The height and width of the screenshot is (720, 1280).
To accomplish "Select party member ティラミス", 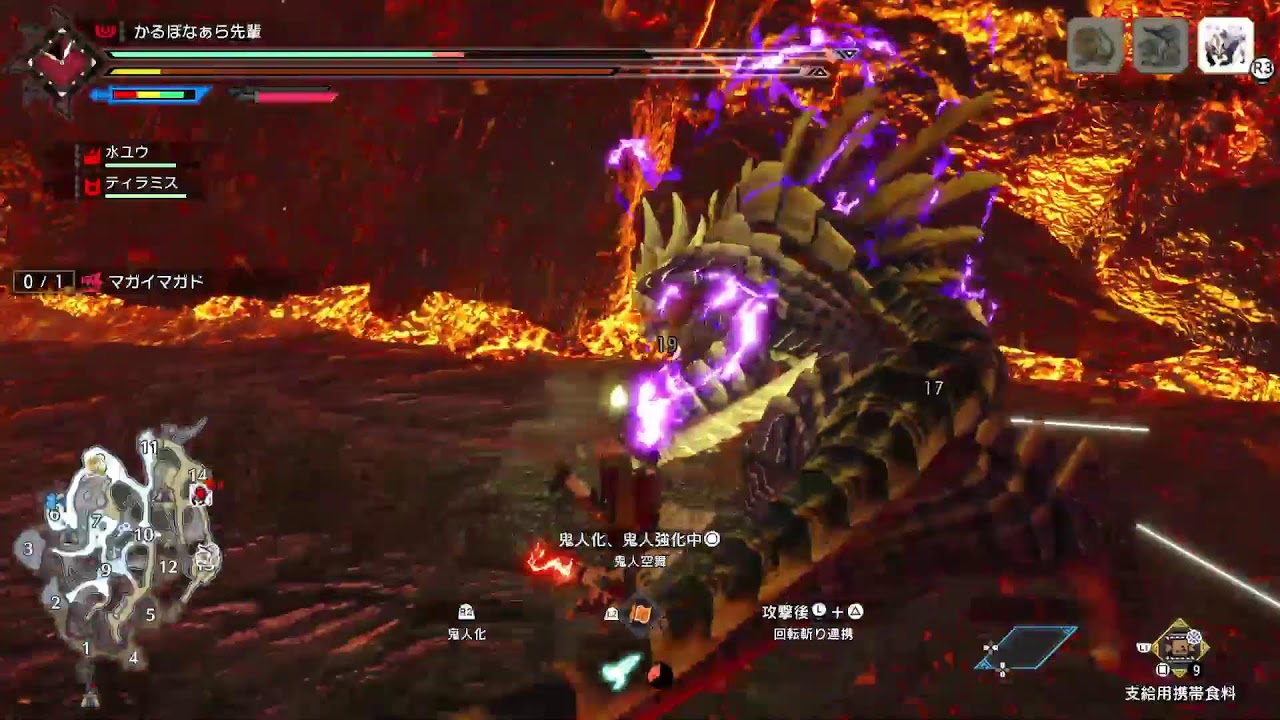I will pos(141,183).
